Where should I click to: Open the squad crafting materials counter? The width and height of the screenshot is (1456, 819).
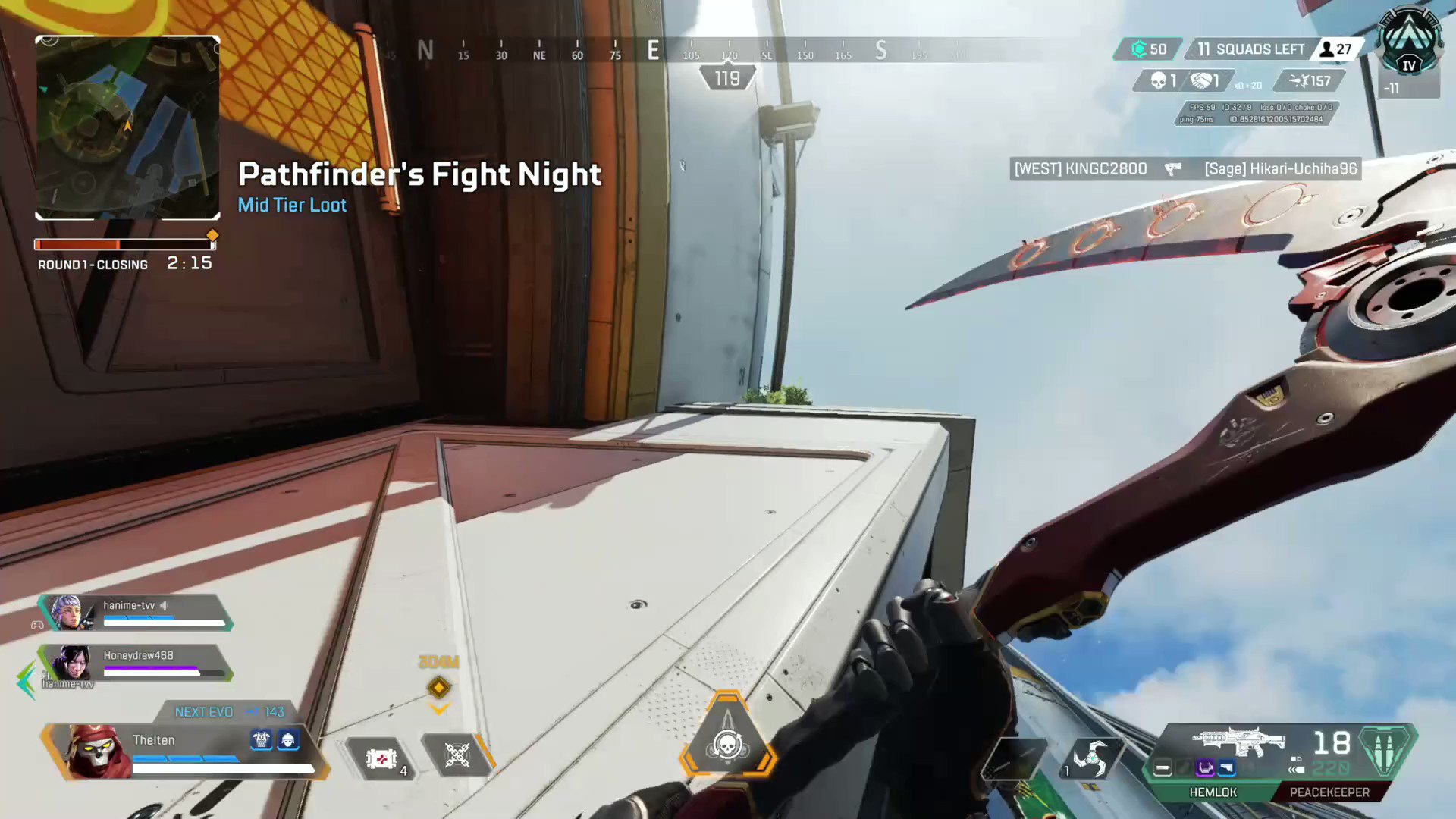tap(1147, 49)
